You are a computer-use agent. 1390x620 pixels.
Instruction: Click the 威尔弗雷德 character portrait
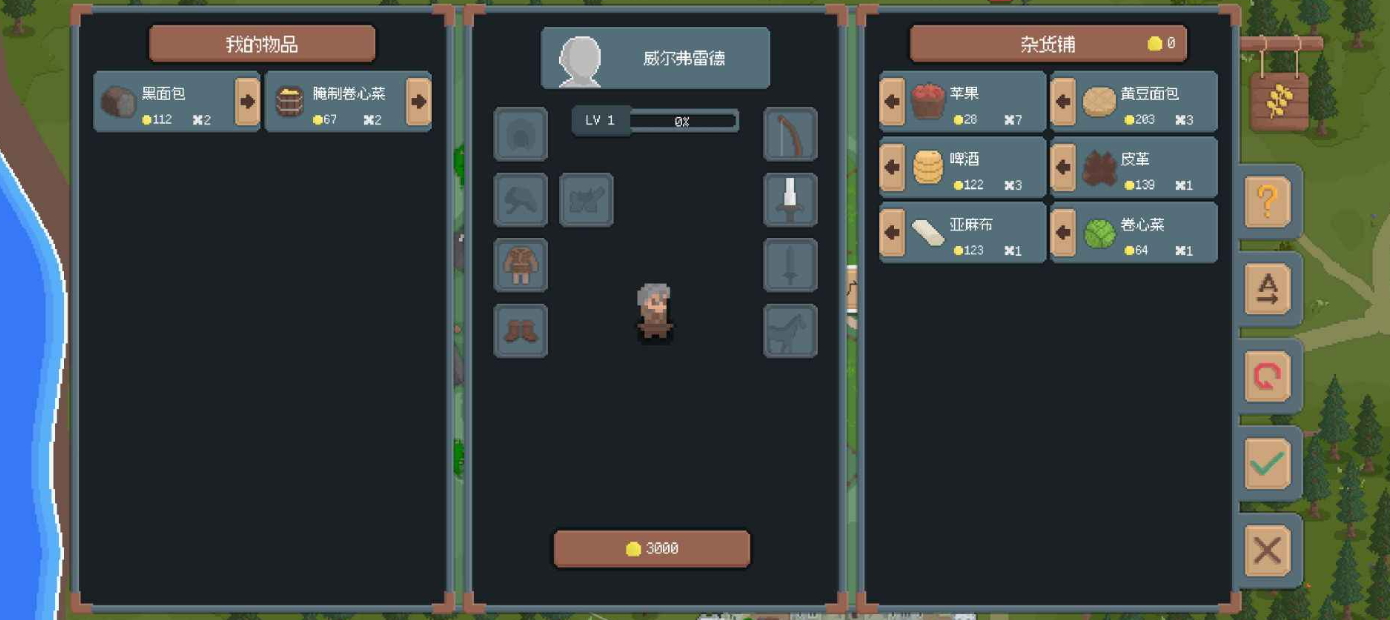coord(580,59)
